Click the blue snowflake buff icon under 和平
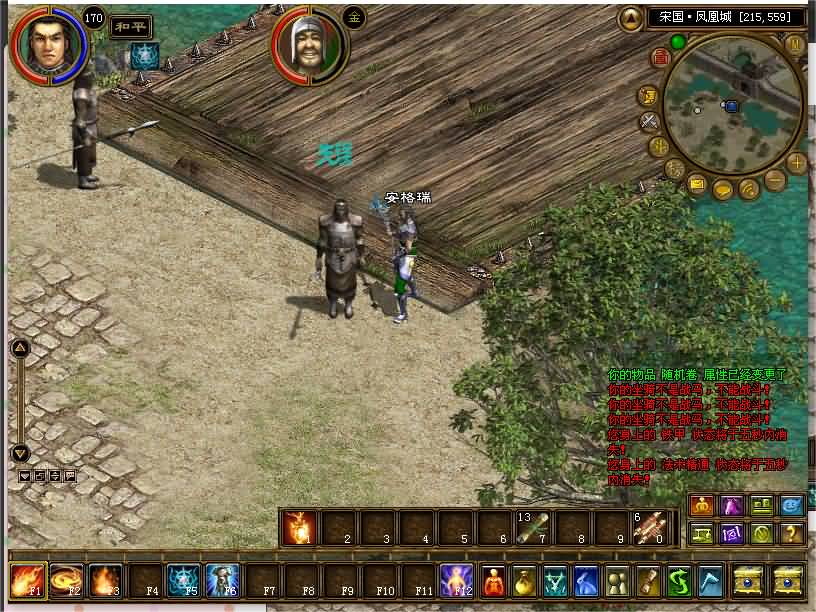Image resolution: width=816 pixels, height=612 pixels. coord(144,56)
